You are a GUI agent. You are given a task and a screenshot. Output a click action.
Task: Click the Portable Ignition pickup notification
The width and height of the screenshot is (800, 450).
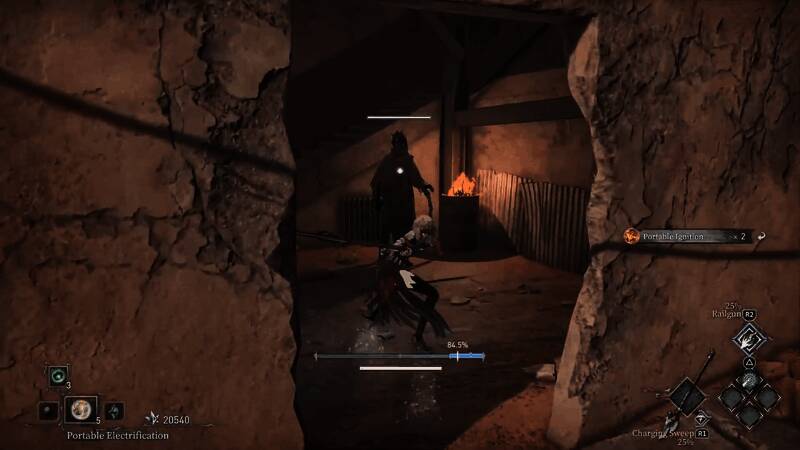coord(678,236)
